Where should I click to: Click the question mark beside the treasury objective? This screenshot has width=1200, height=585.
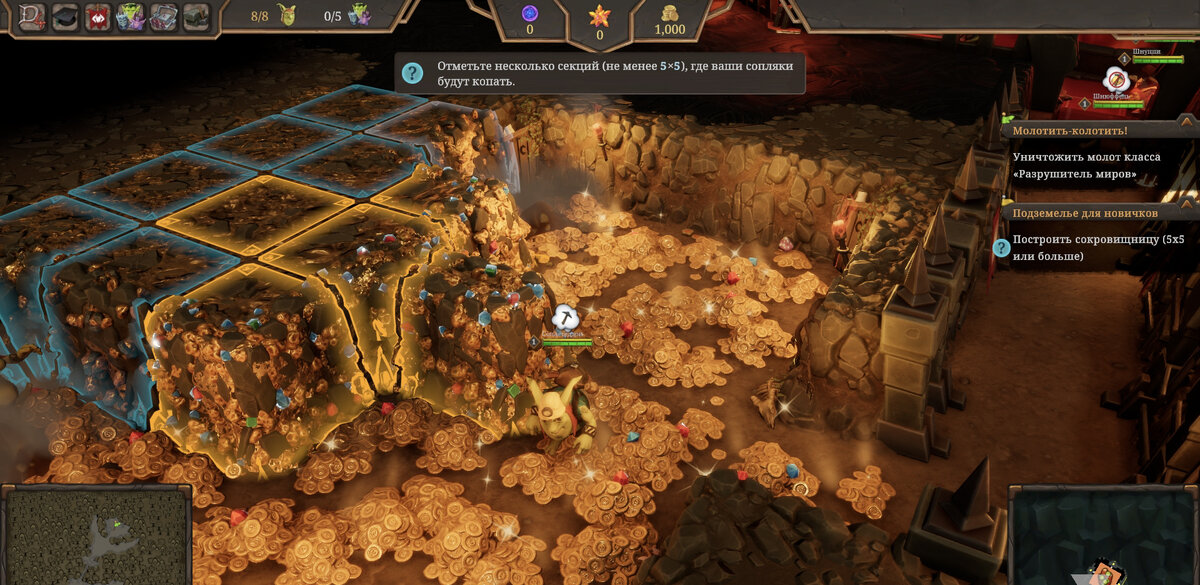tap(1000, 248)
